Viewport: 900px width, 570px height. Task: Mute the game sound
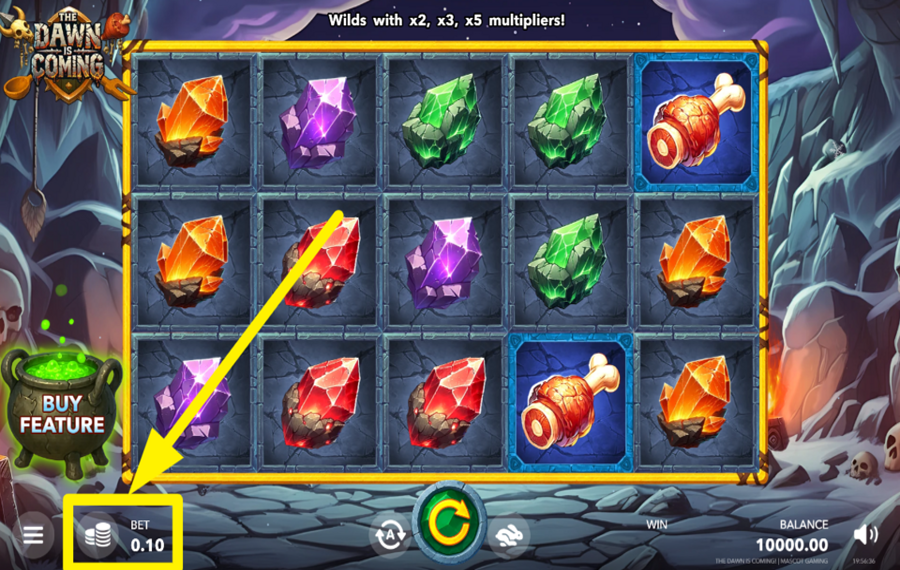click(865, 535)
